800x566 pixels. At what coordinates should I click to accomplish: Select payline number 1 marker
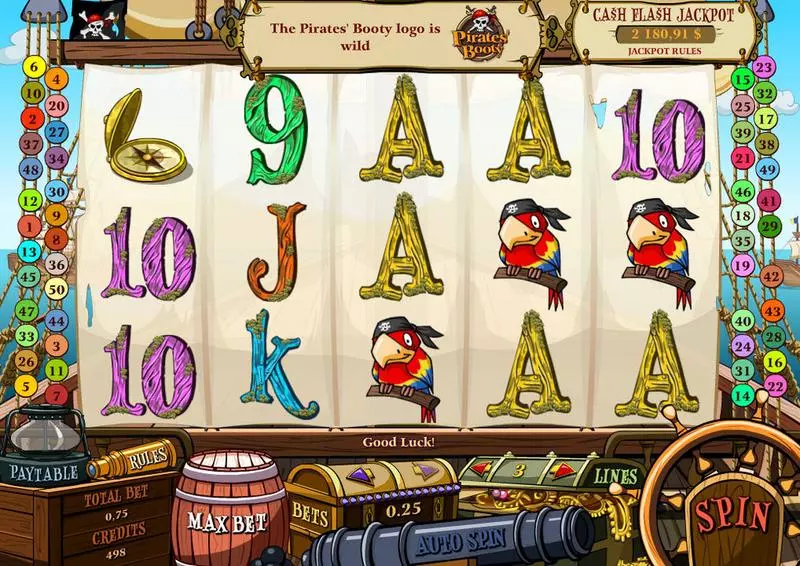pyautogui.click(x=29, y=225)
